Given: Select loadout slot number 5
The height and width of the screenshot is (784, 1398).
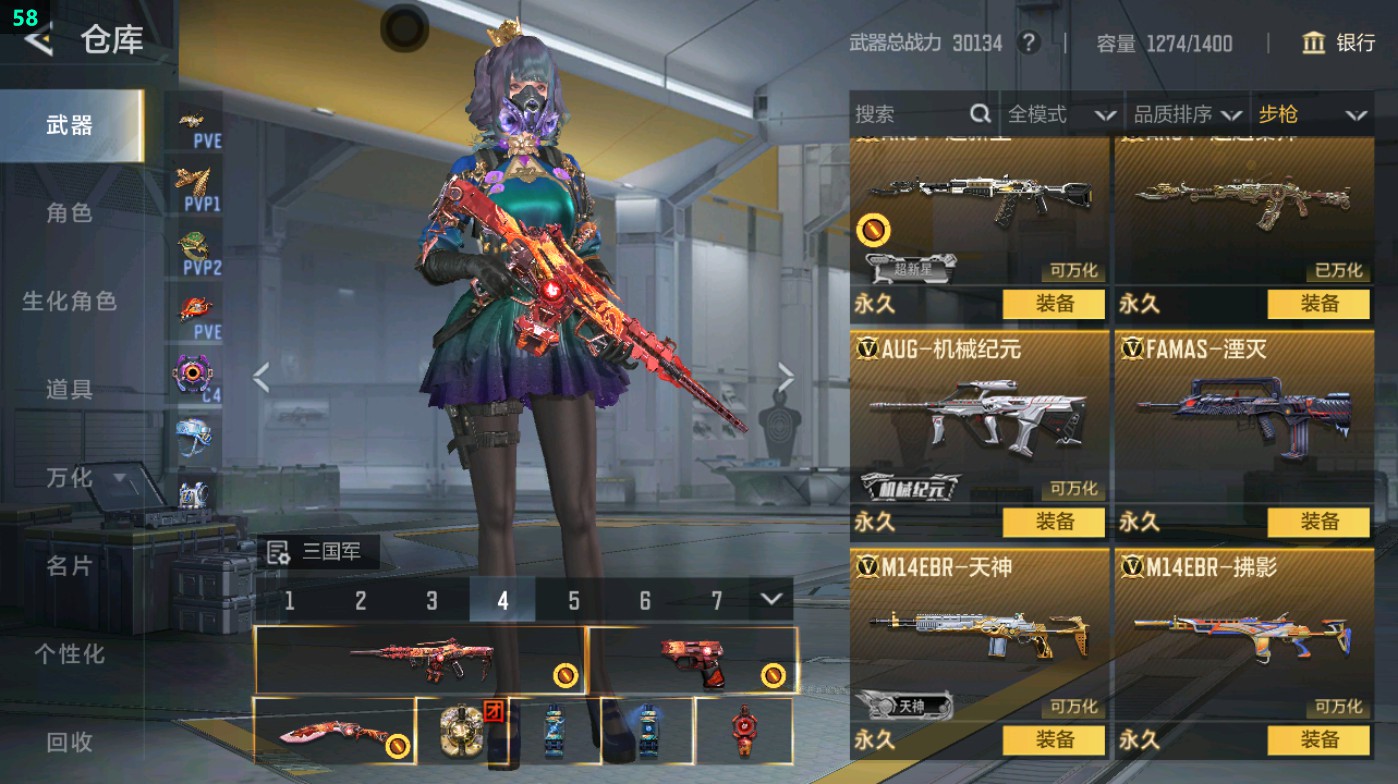Looking at the screenshot, I should coord(574,601).
